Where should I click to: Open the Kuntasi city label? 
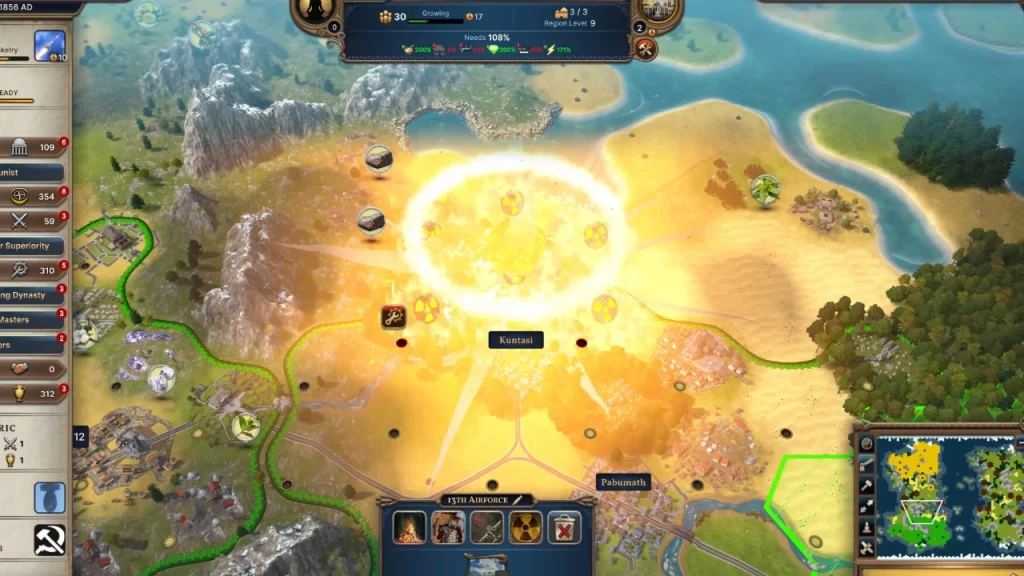pyautogui.click(x=516, y=340)
